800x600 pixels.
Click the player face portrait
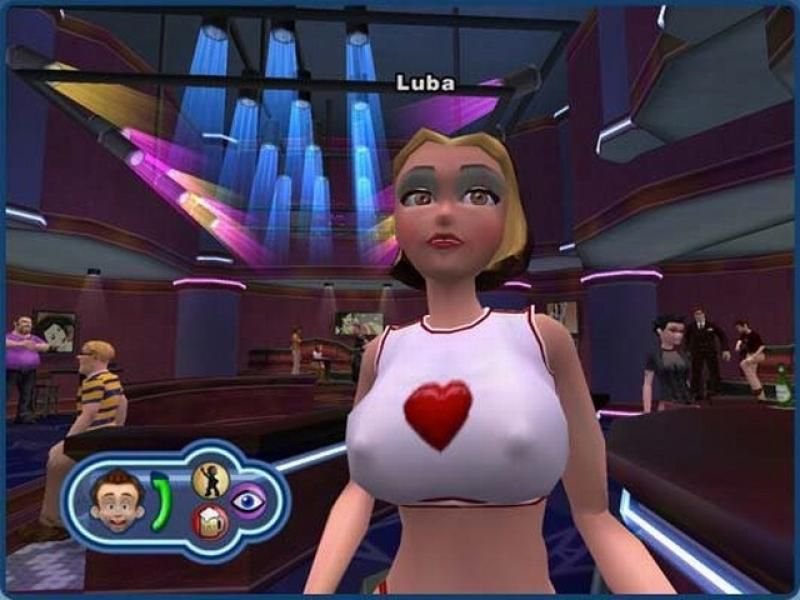118,500
